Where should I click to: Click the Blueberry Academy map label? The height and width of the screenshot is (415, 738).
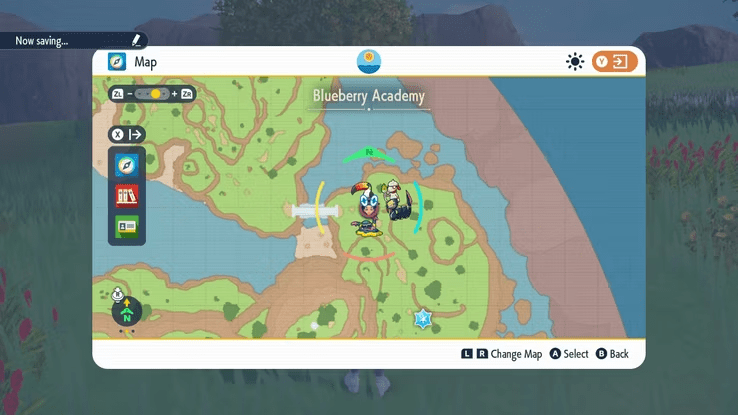(x=369, y=97)
